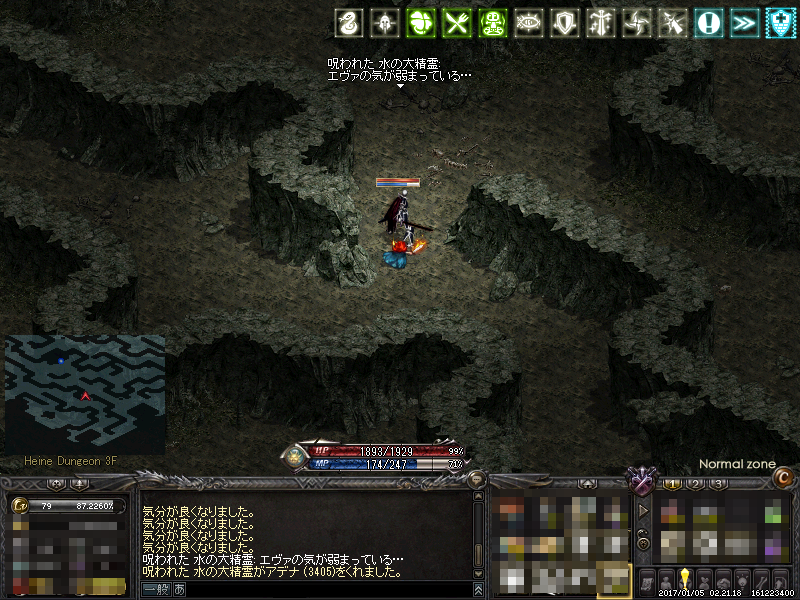This screenshot has width=800, height=600.
Task: Switch to hotbar page 2
Action: [x=695, y=484]
